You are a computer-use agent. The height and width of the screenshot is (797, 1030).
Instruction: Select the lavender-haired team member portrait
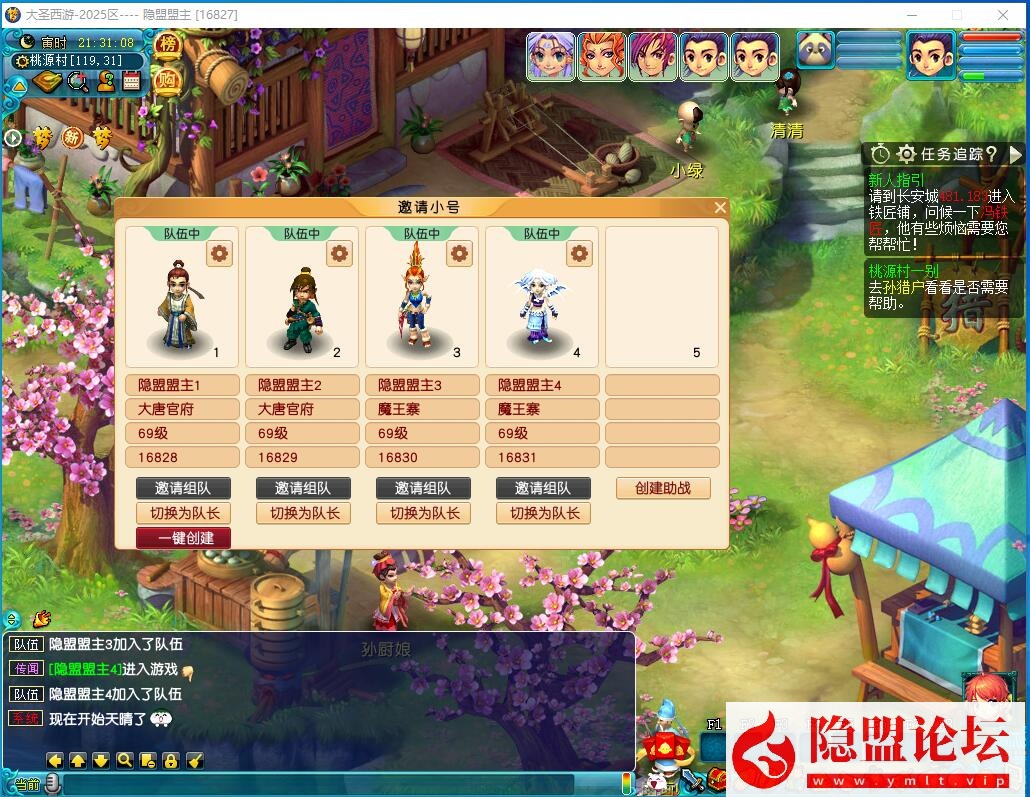point(551,56)
